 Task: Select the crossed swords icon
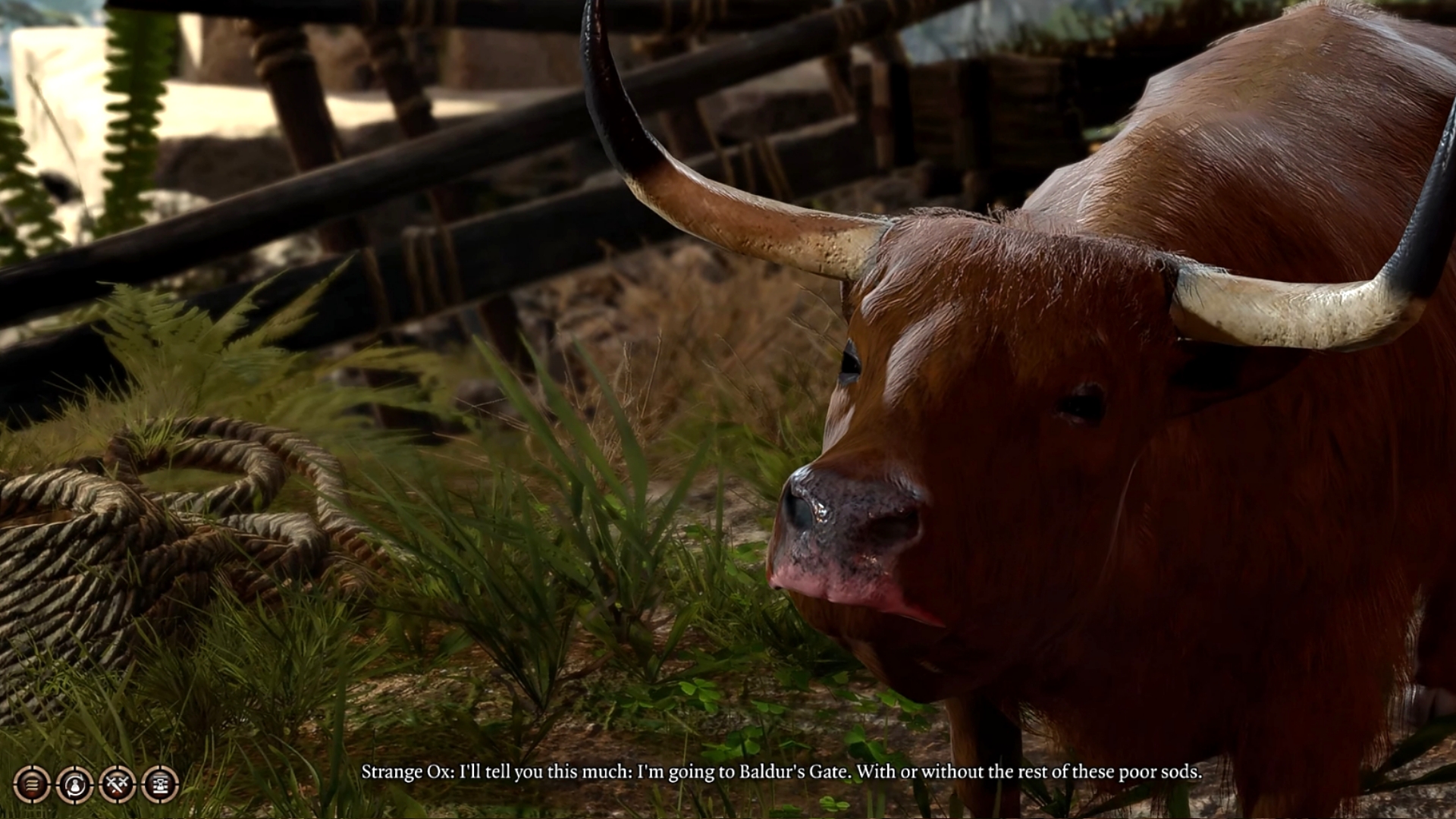click(117, 784)
